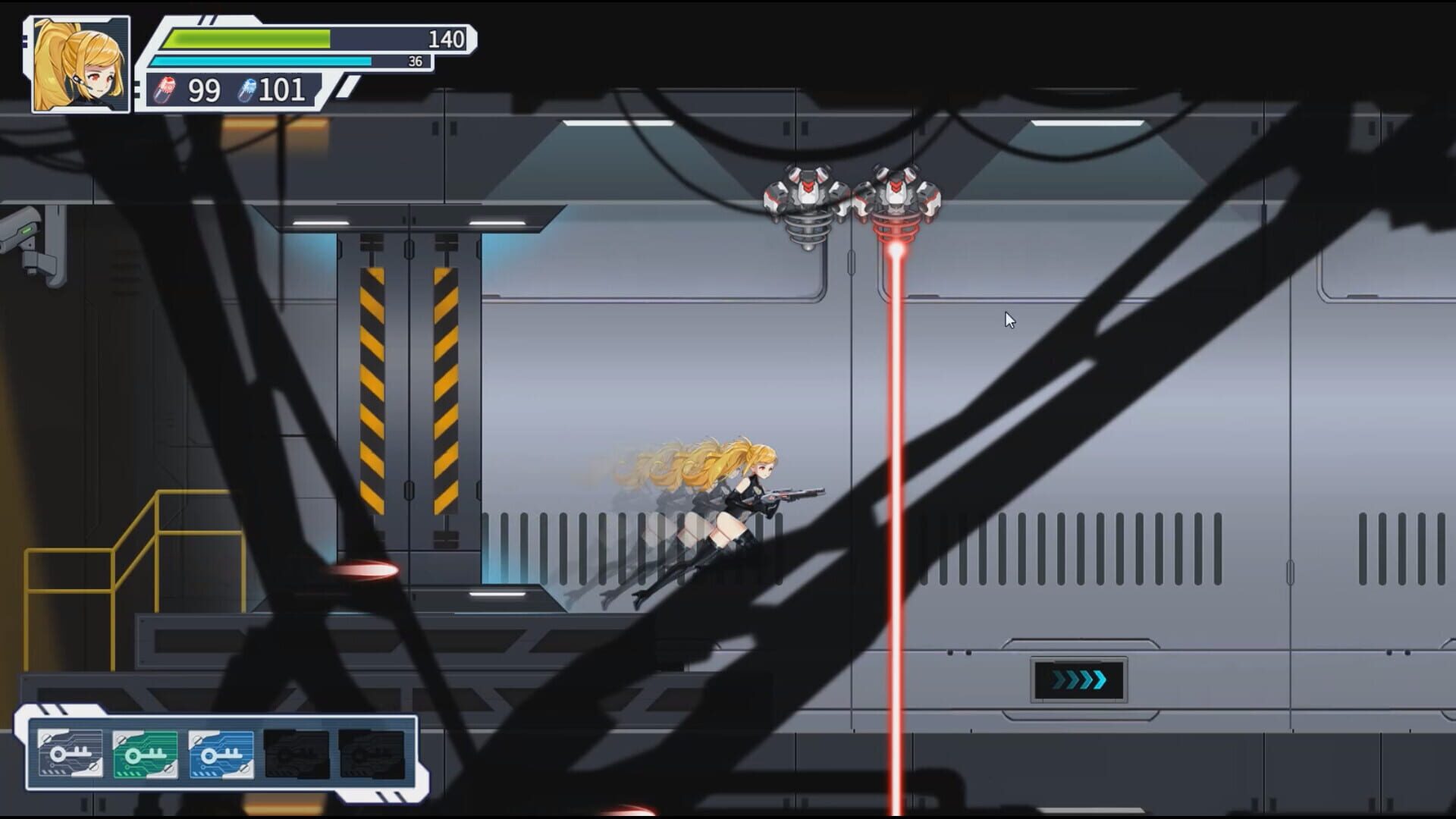Click the red health capsule icon
Screen dimensions: 1456x819
click(x=166, y=89)
